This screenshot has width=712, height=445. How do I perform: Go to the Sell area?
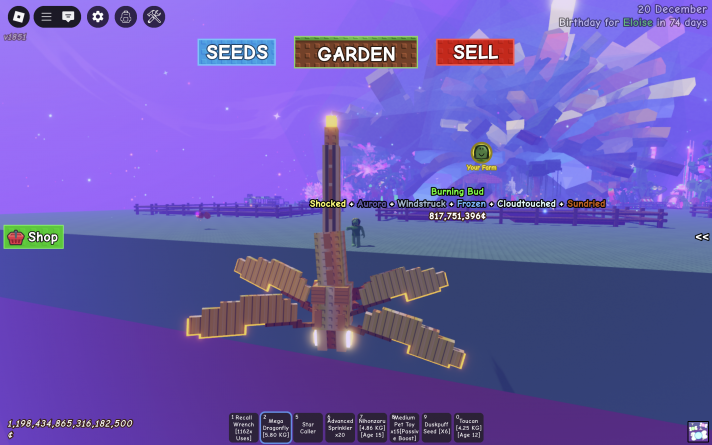pos(475,52)
